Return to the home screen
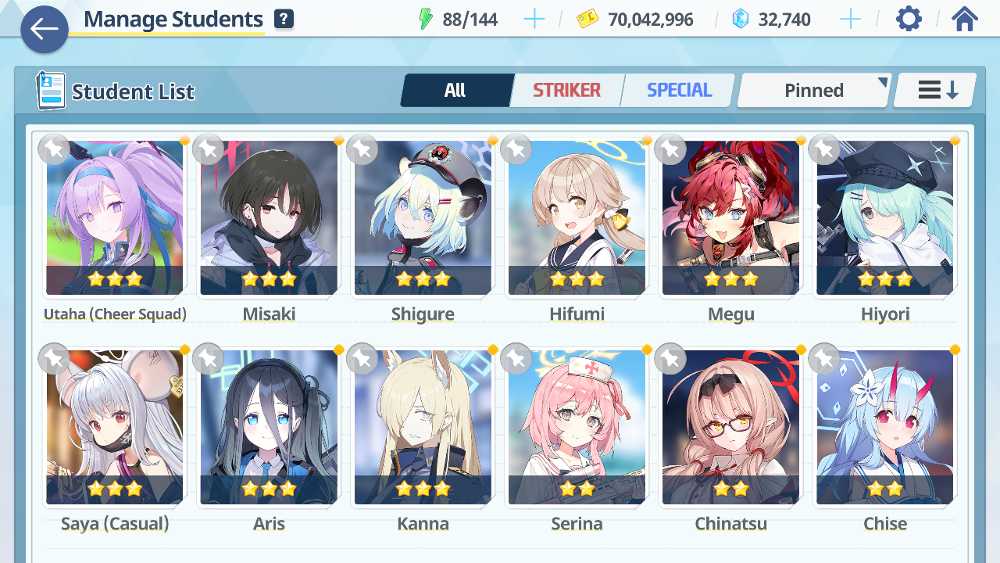Viewport: 1000px width, 563px height. 964,19
